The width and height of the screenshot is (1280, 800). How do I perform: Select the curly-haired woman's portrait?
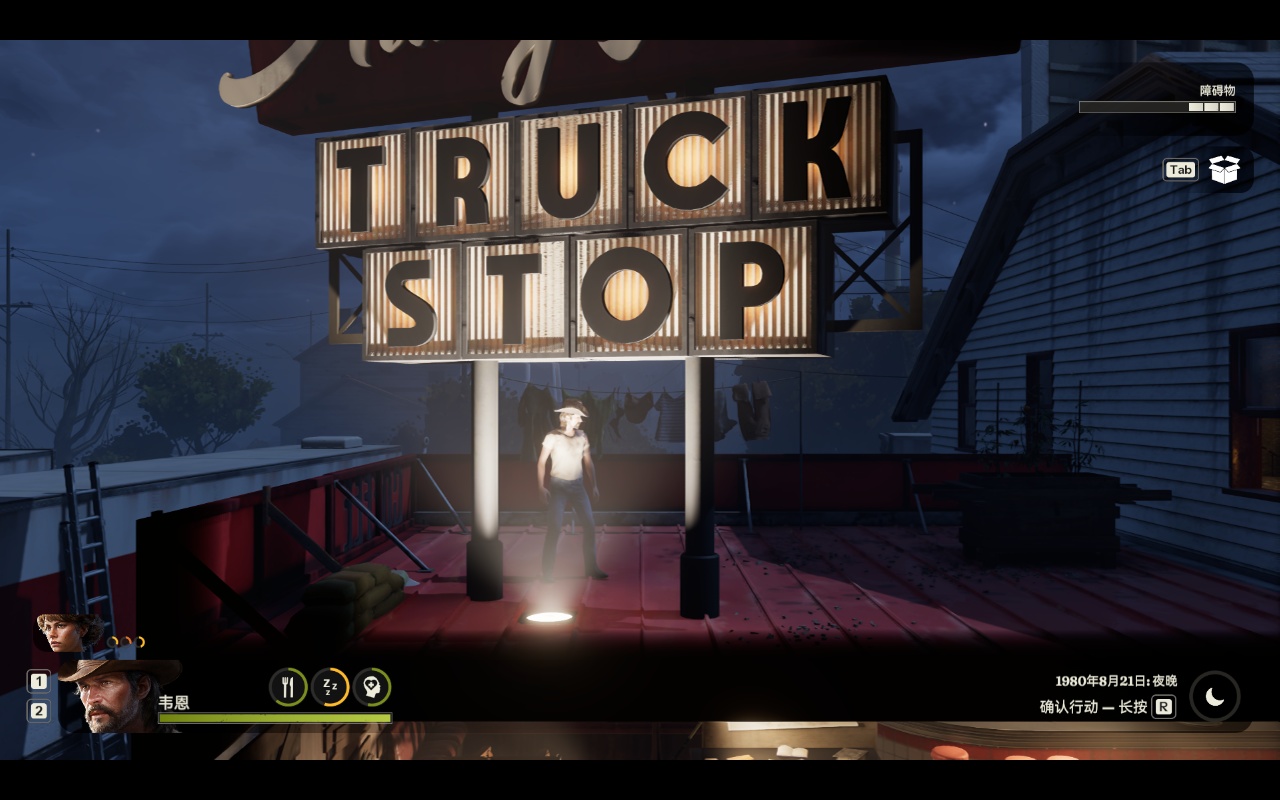pyautogui.click(x=67, y=632)
